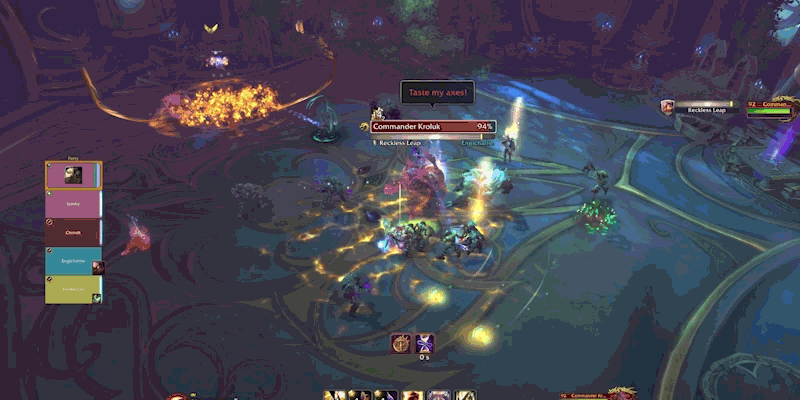Select the pink party frame without a portrait

click(x=73, y=204)
